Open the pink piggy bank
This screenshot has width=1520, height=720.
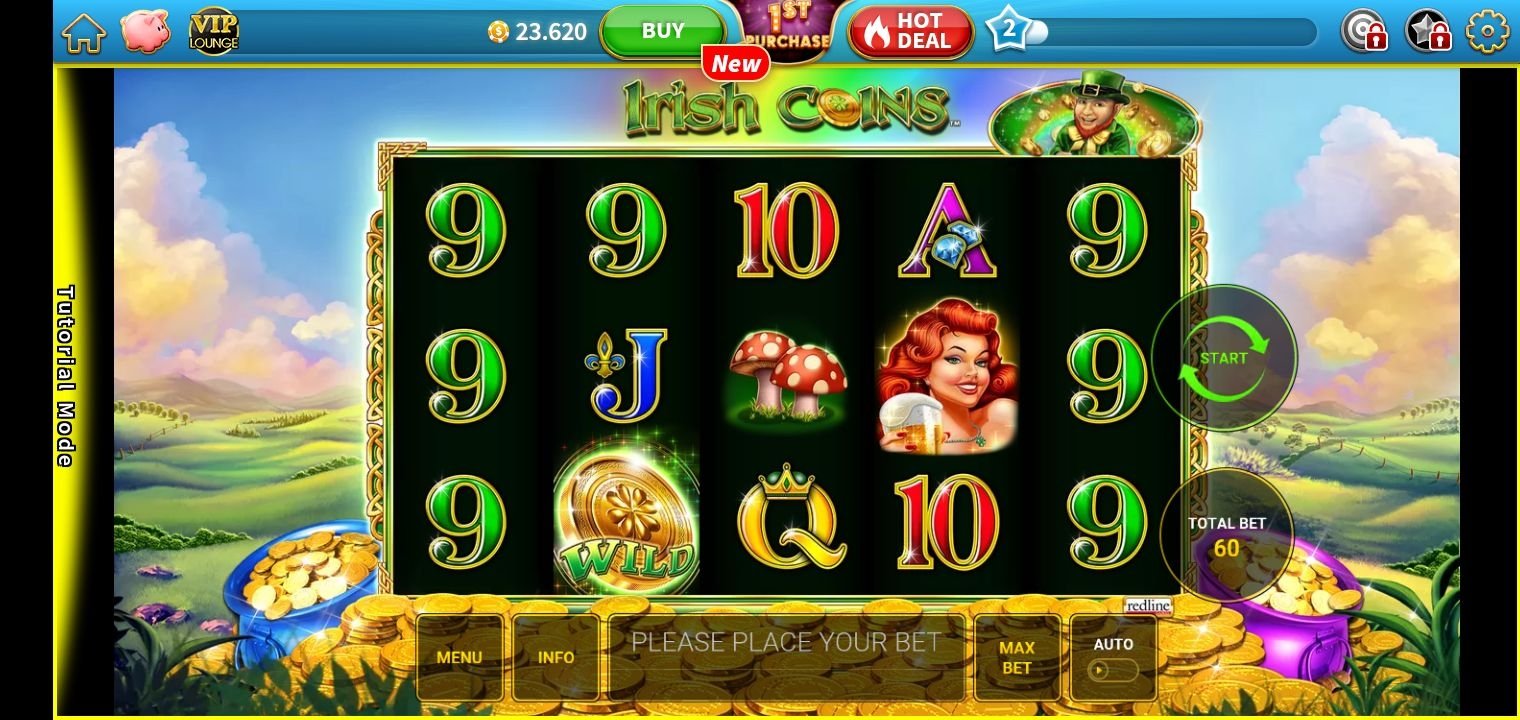[x=145, y=31]
